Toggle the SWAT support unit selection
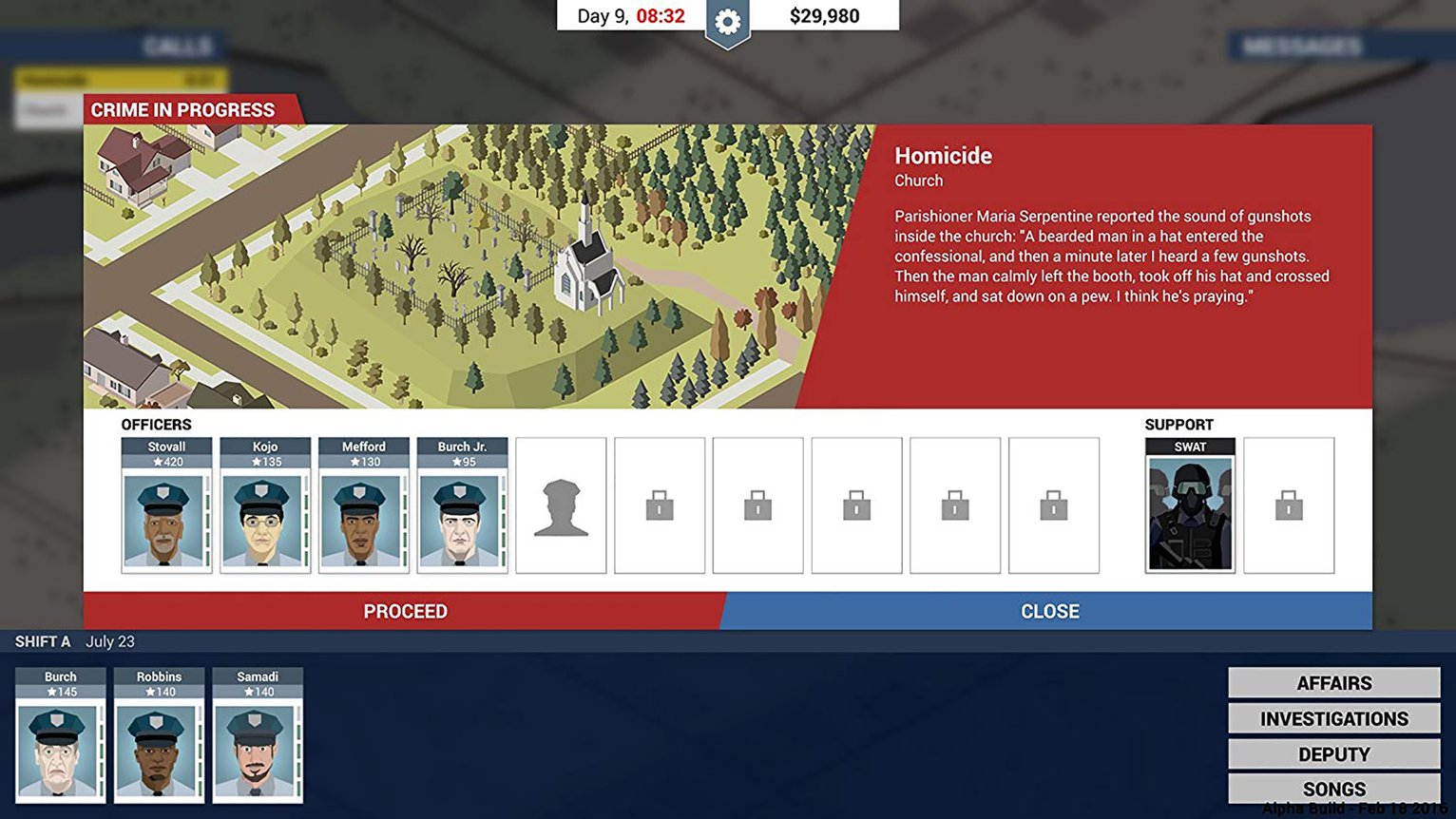This screenshot has width=1456, height=819. coord(1190,505)
